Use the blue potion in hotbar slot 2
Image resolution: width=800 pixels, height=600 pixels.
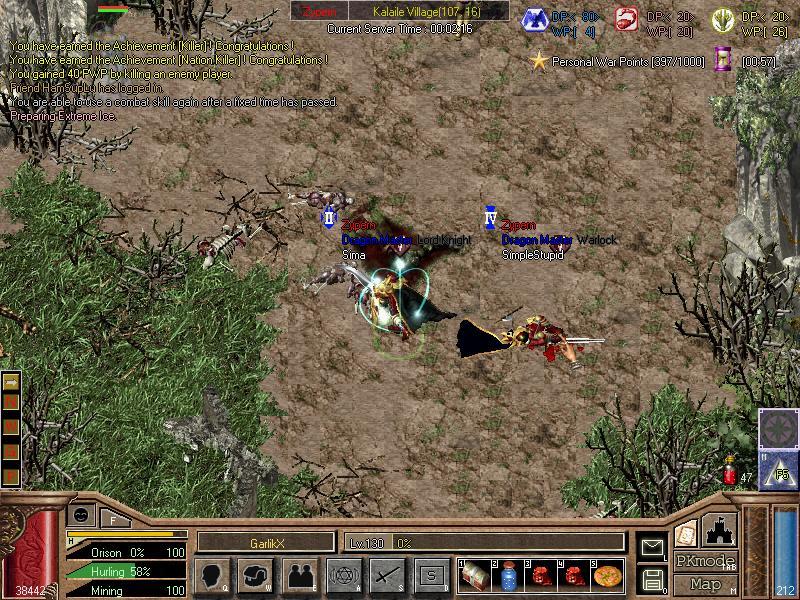(x=509, y=575)
